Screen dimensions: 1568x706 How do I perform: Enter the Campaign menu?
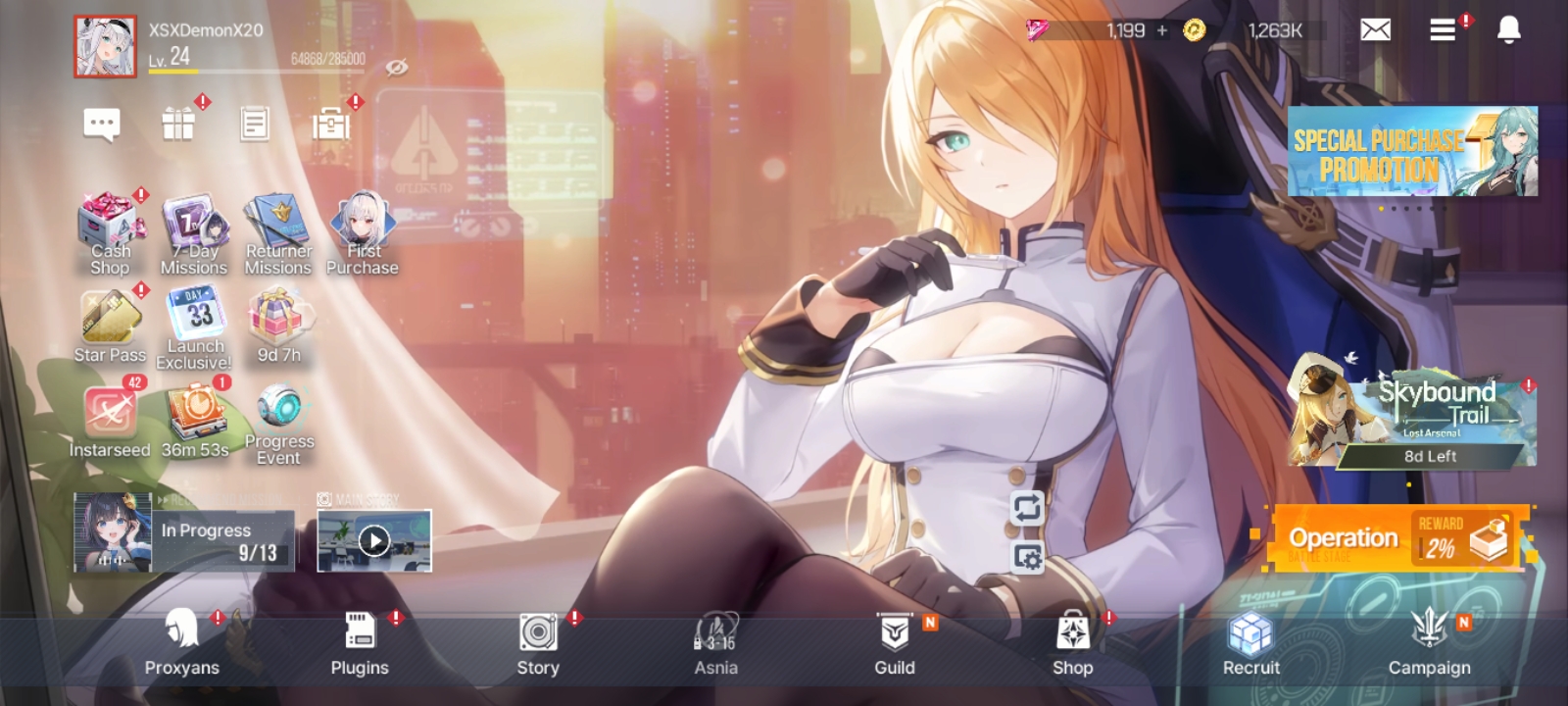coord(1429,641)
